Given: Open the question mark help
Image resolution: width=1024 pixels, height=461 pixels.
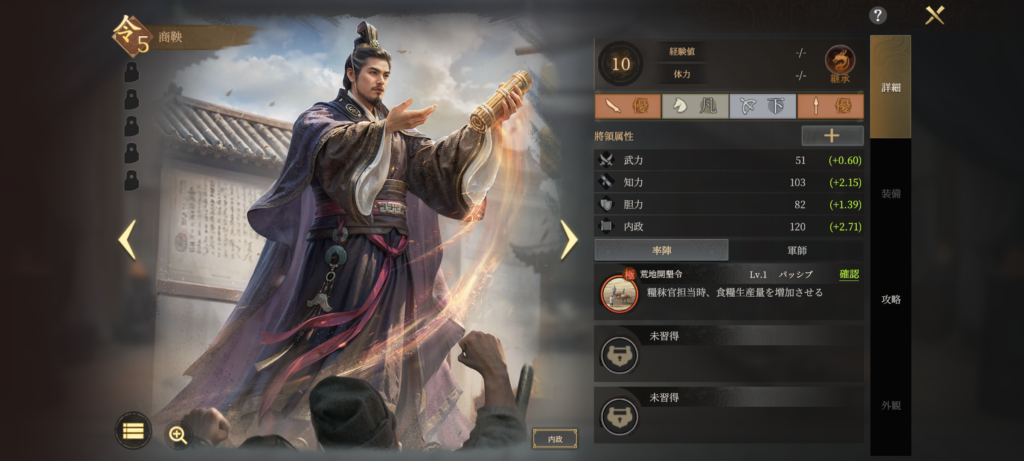Looking at the screenshot, I should coord(878,15).
